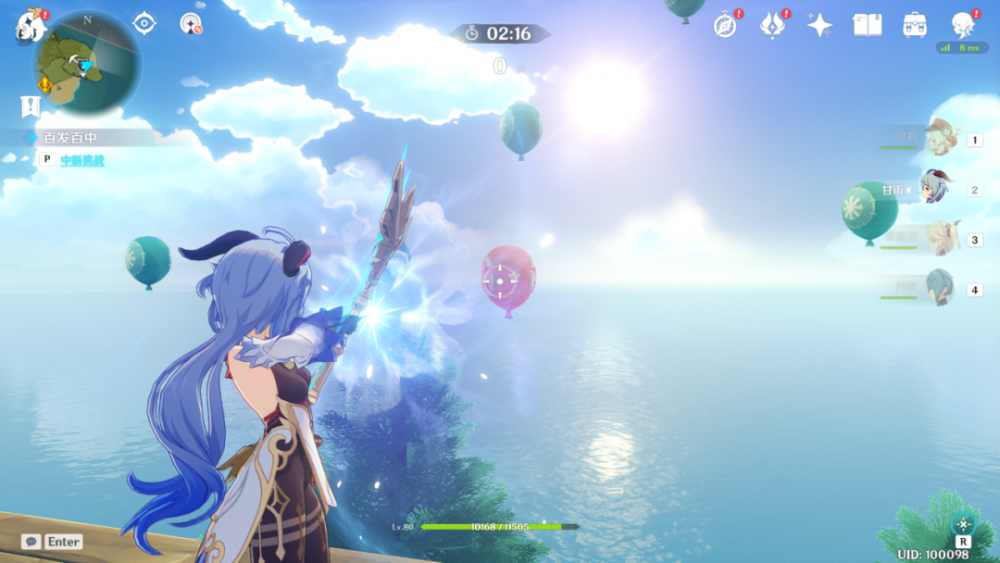The image size is (1000, 563).
Task: Click the blue interrupt challenge link
Action: point(82,160)
